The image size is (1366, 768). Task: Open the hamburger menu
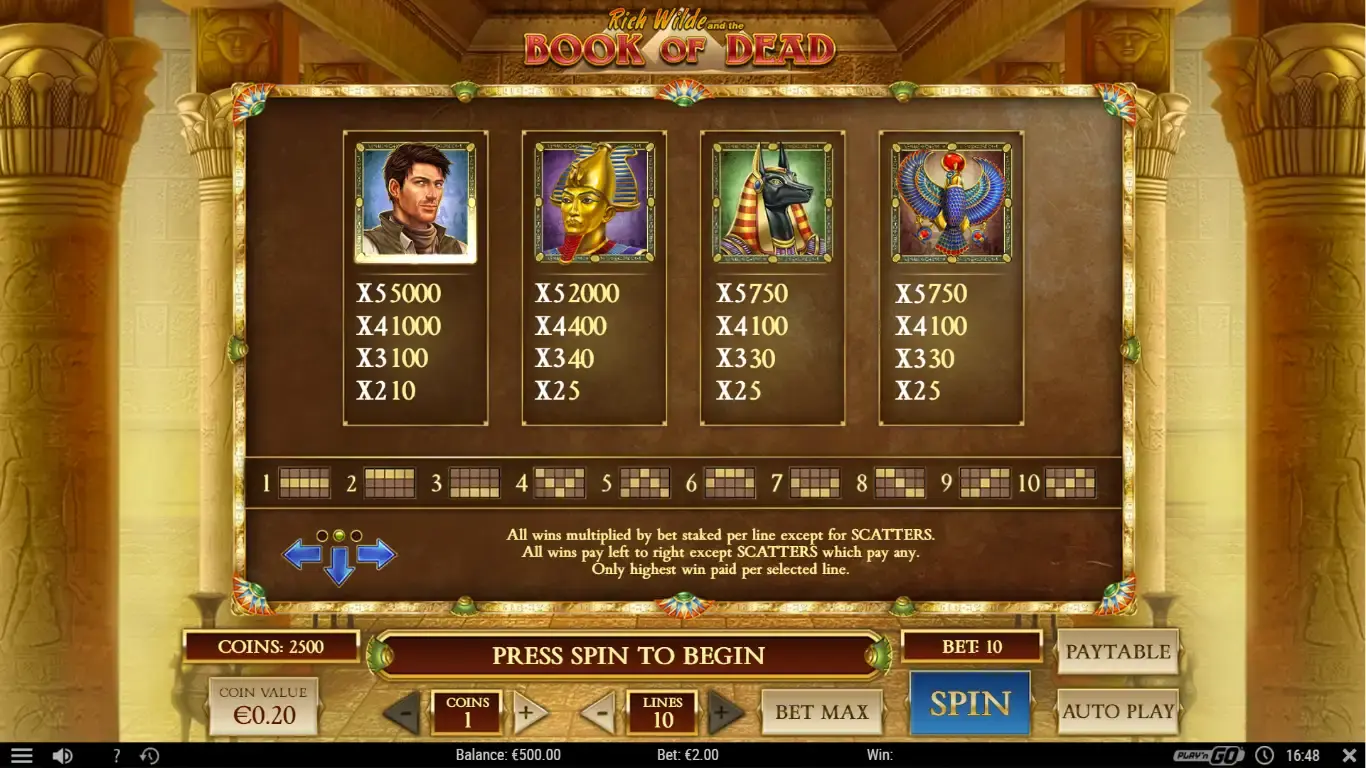point(21,755)
